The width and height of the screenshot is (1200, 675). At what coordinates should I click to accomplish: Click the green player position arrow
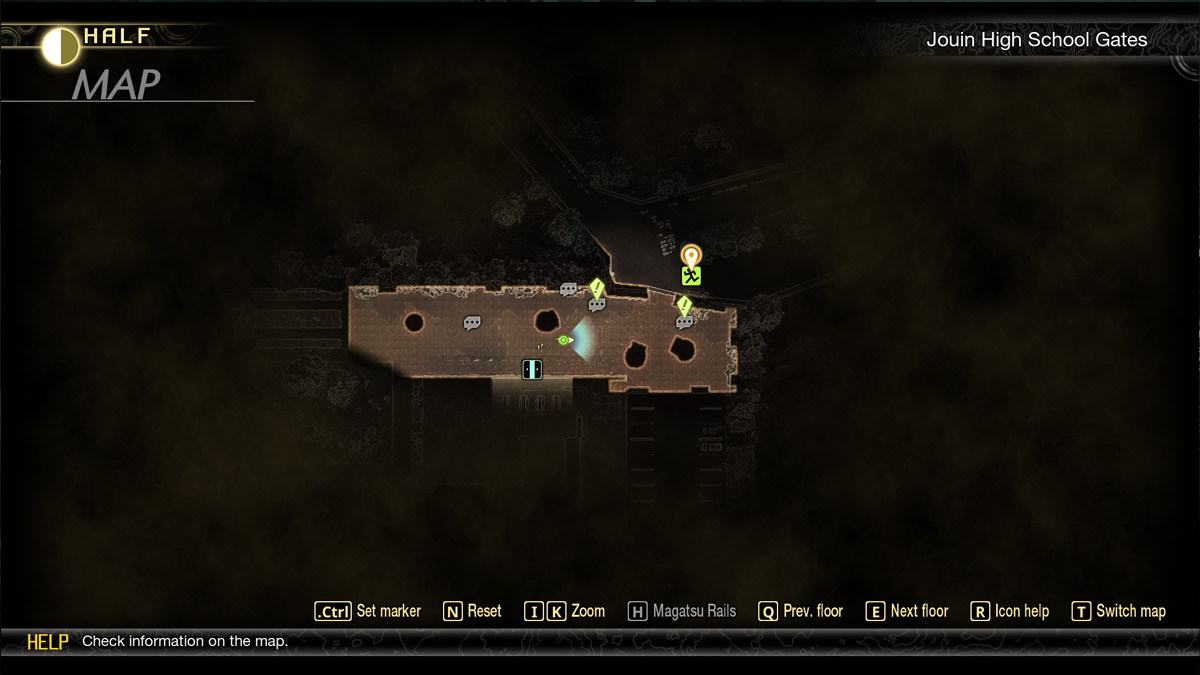point(564,340)
